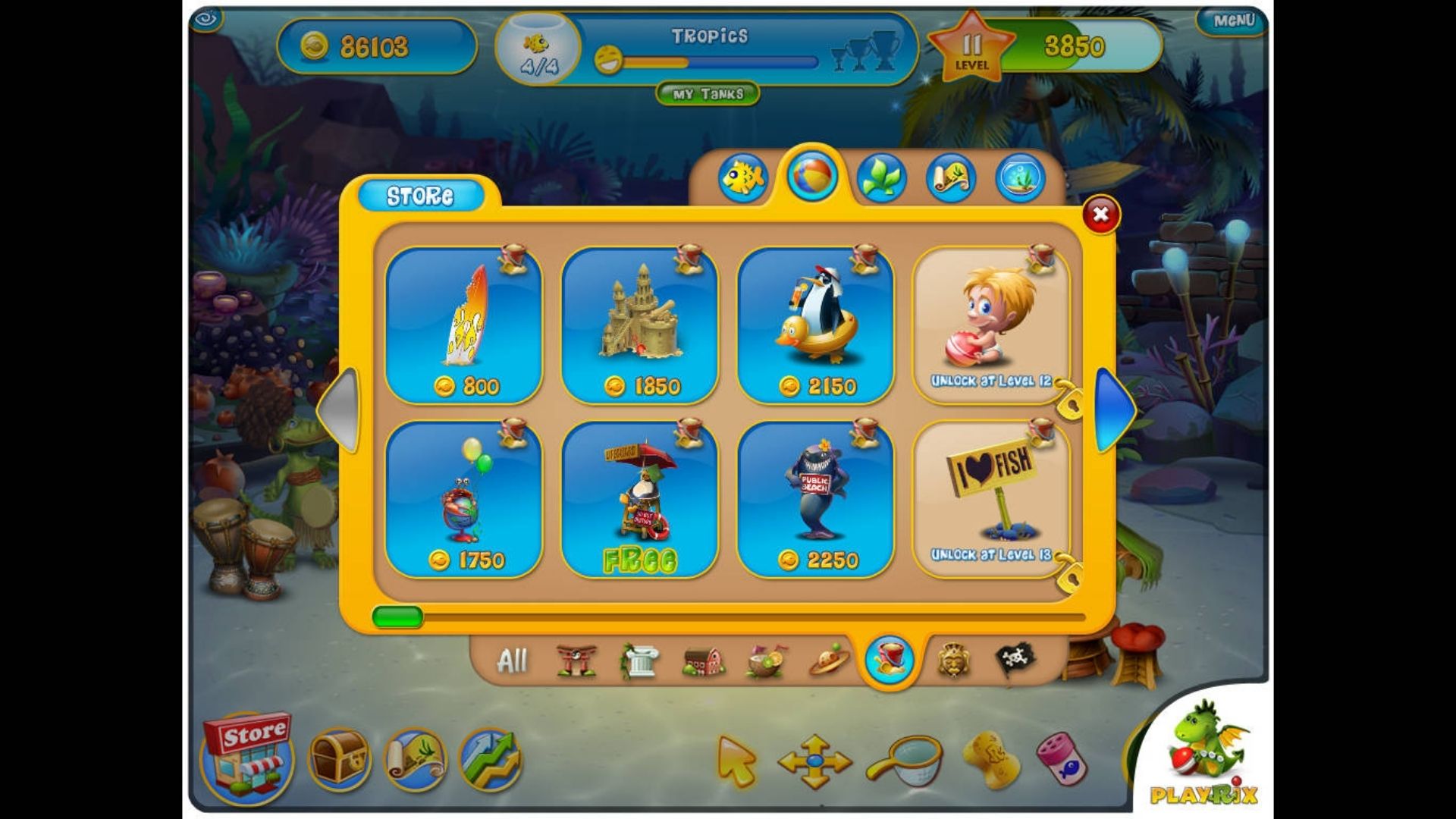Viewport: 1456px width, 819px height.
Task: Open the fishbowl tab in store
Action: (1020, 178)
